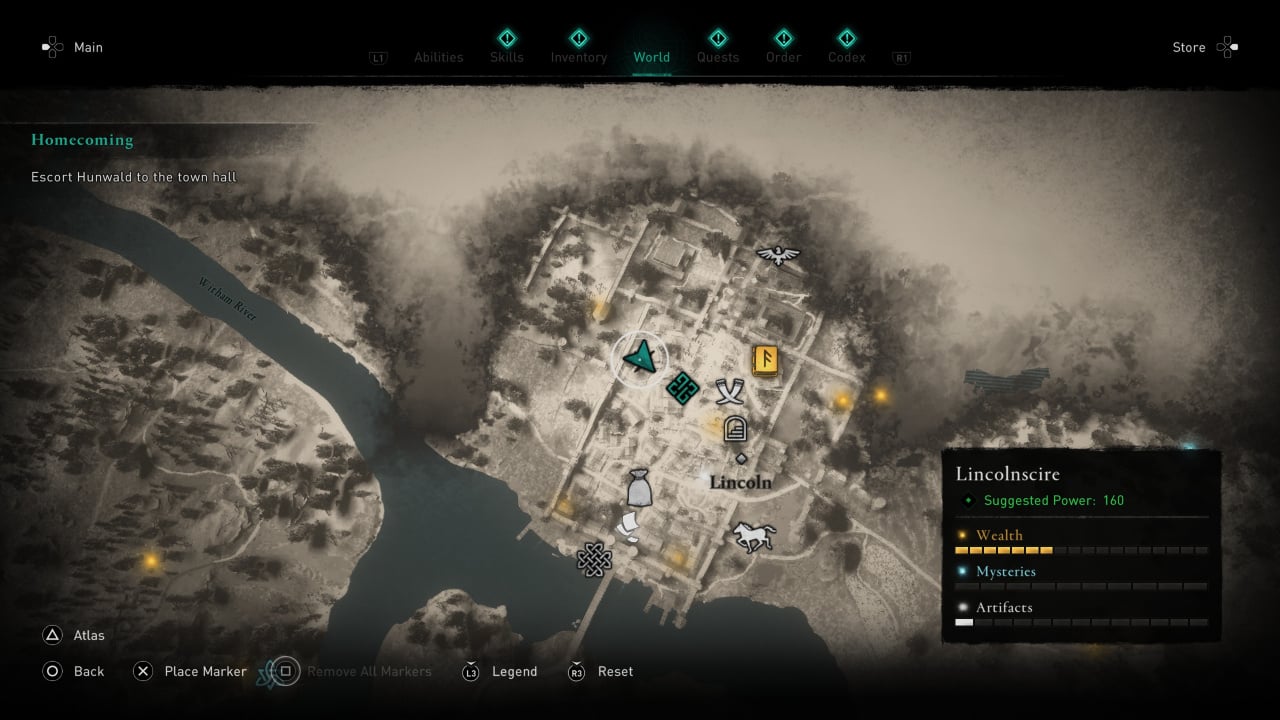Select the arched doorway marker near Lincoln
Image resolution: width=1280 pixels, height=720 pixels.
click(735, 429)
